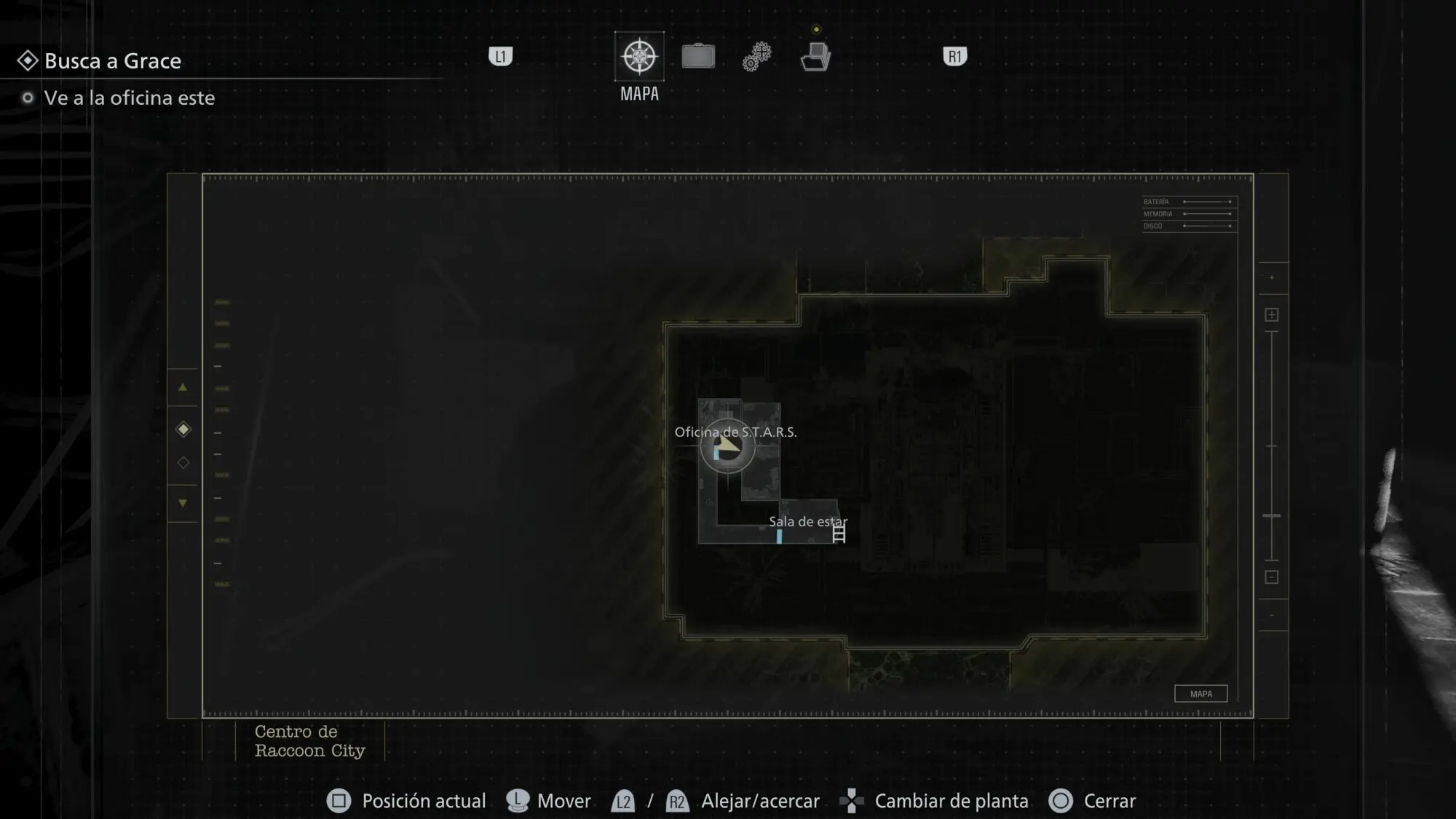Click the small MAPA box in map corner
Screen dimensions: 1456x819
click(x=1201, y=694)
